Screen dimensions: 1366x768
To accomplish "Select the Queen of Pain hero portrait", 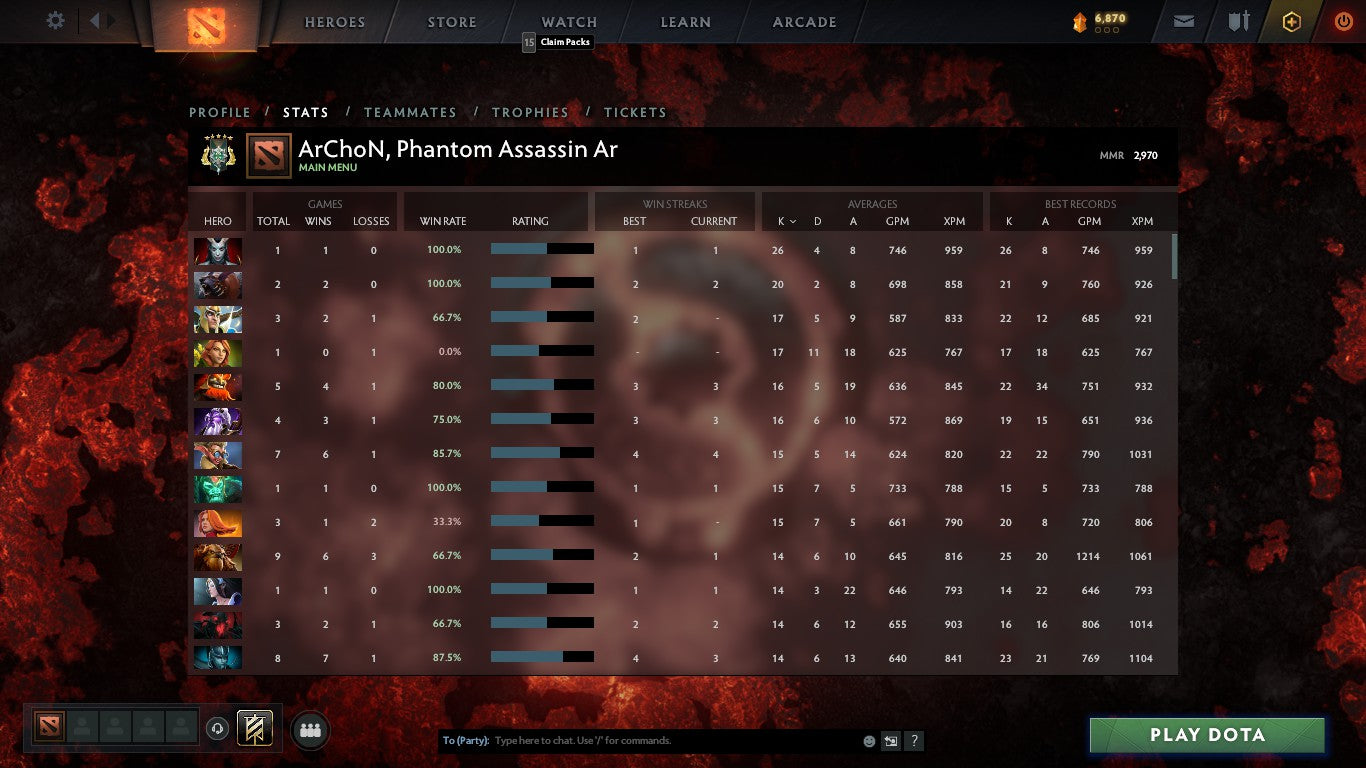I will pyautogui.click(x=217, y=250).
